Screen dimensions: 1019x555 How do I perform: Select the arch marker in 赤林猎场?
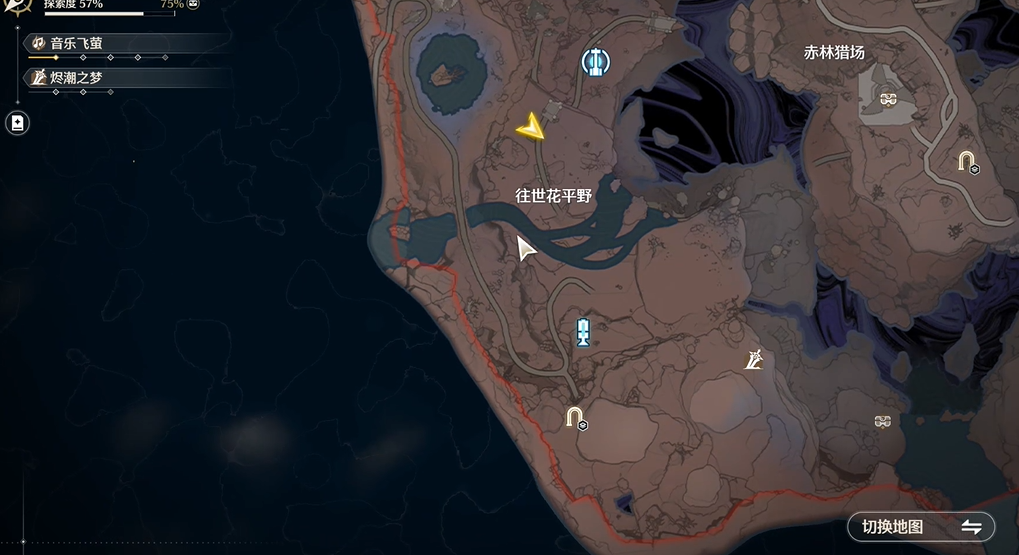coord(966,160)
